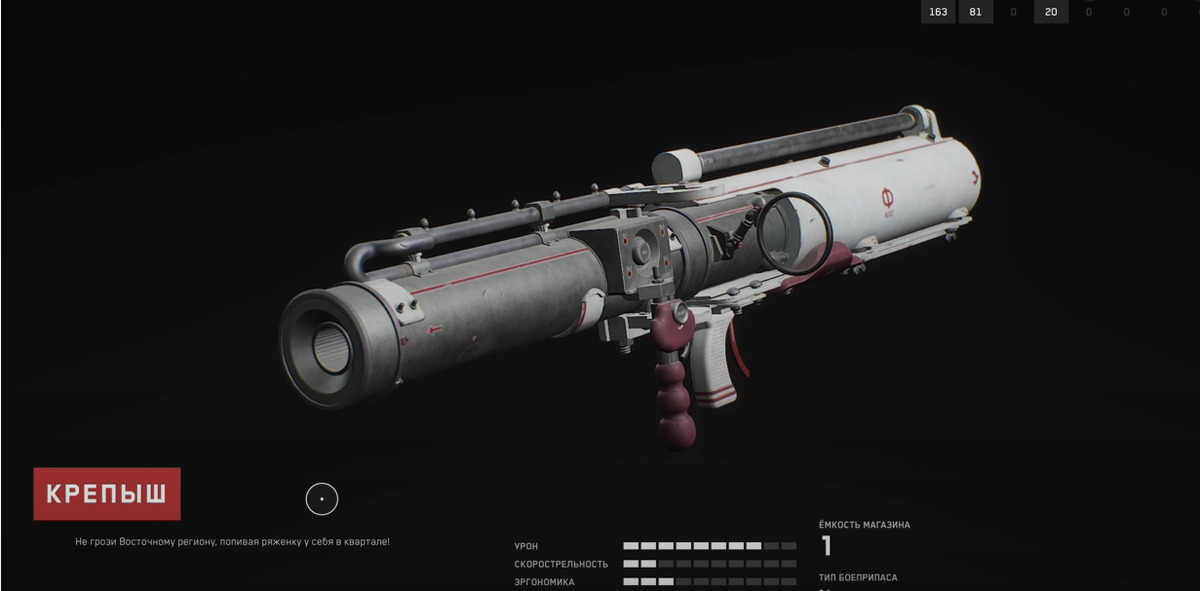Select the resource box showing 20
The height and width of the screenshot is (591, 1200).
1051,12
